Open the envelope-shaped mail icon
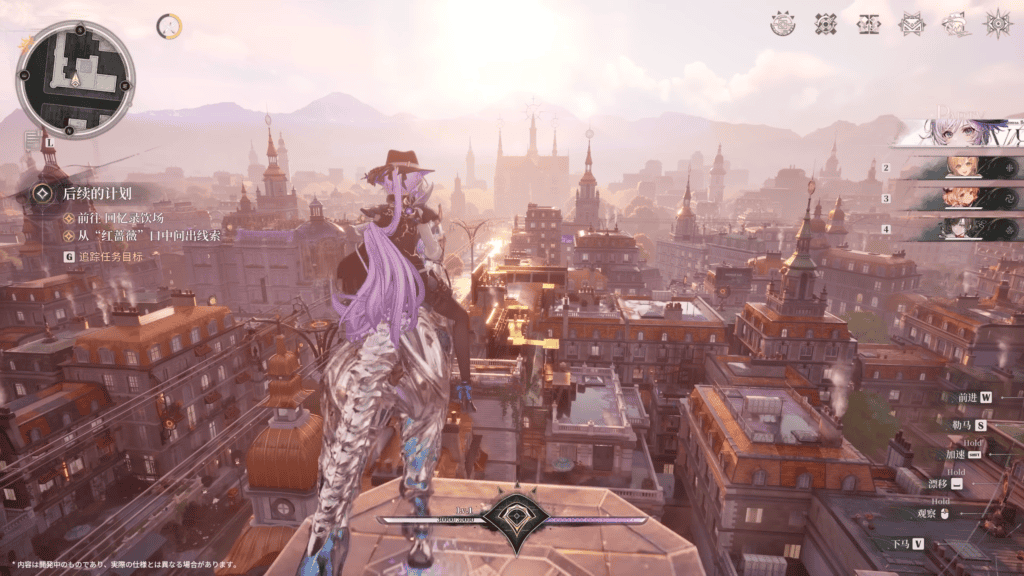The height and width of the screenshot is (576, 1024). 912,24
